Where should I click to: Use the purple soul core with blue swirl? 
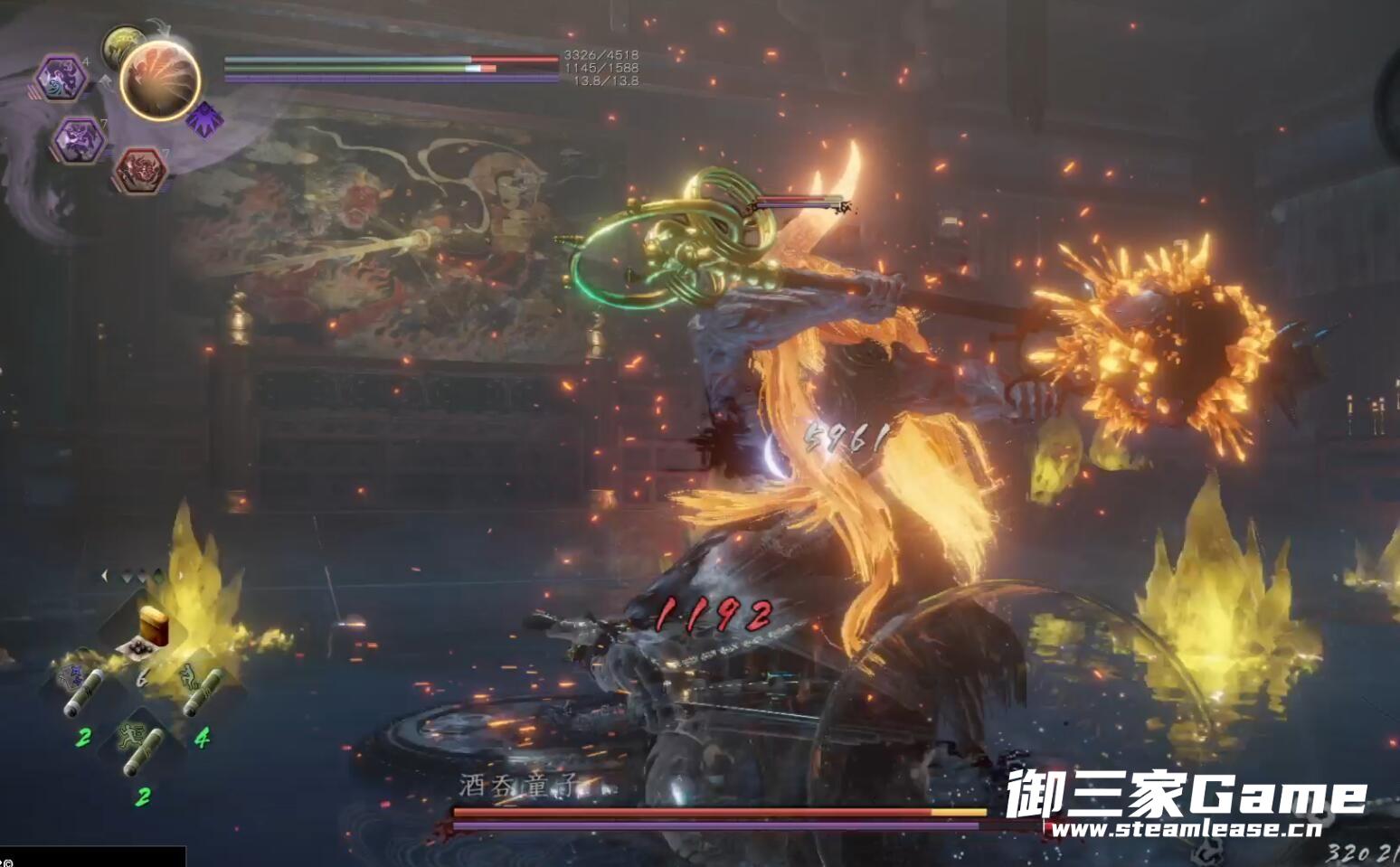click(x=61, y=80)
